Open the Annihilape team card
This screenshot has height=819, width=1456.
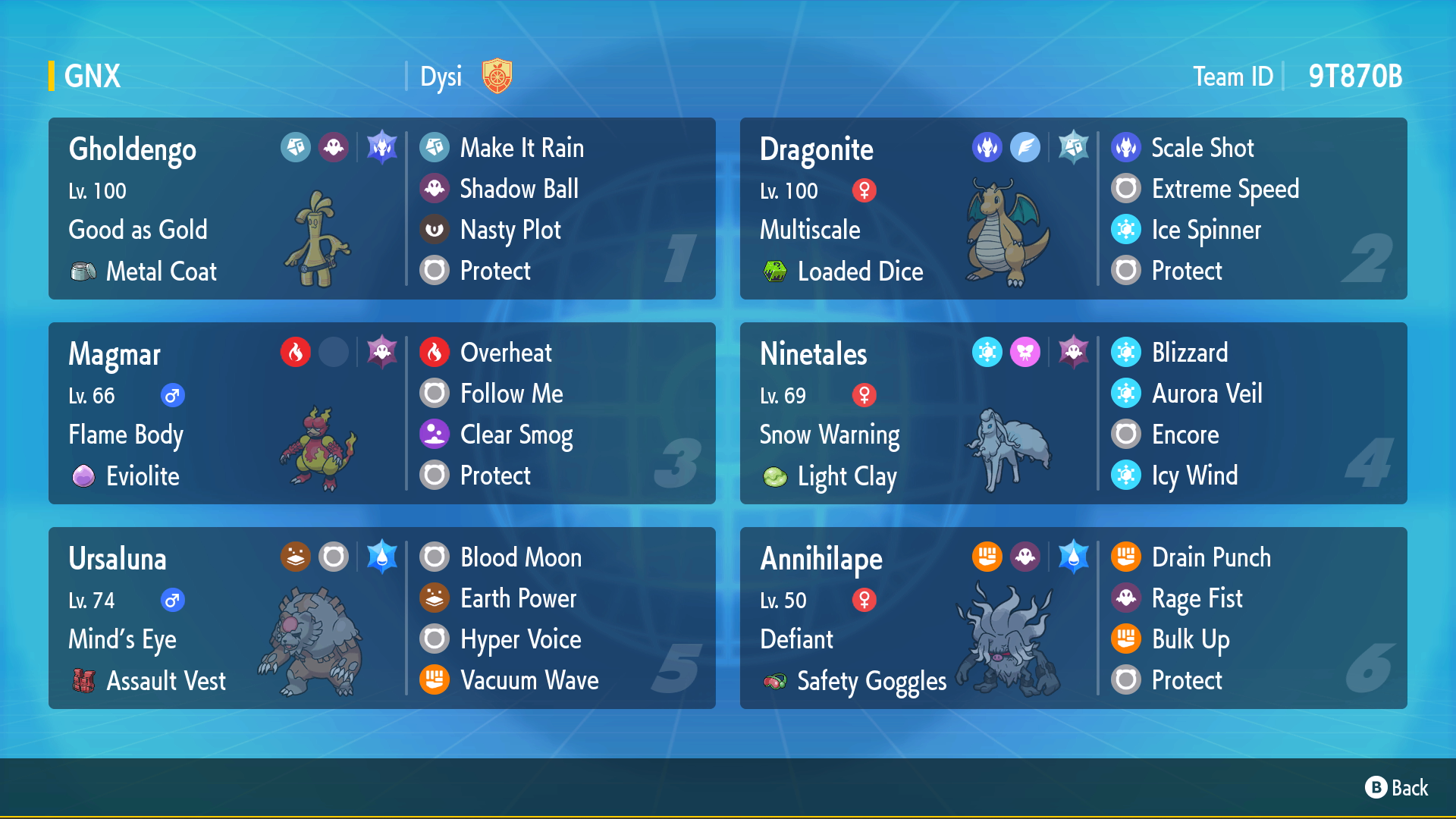coord(1073,618)
